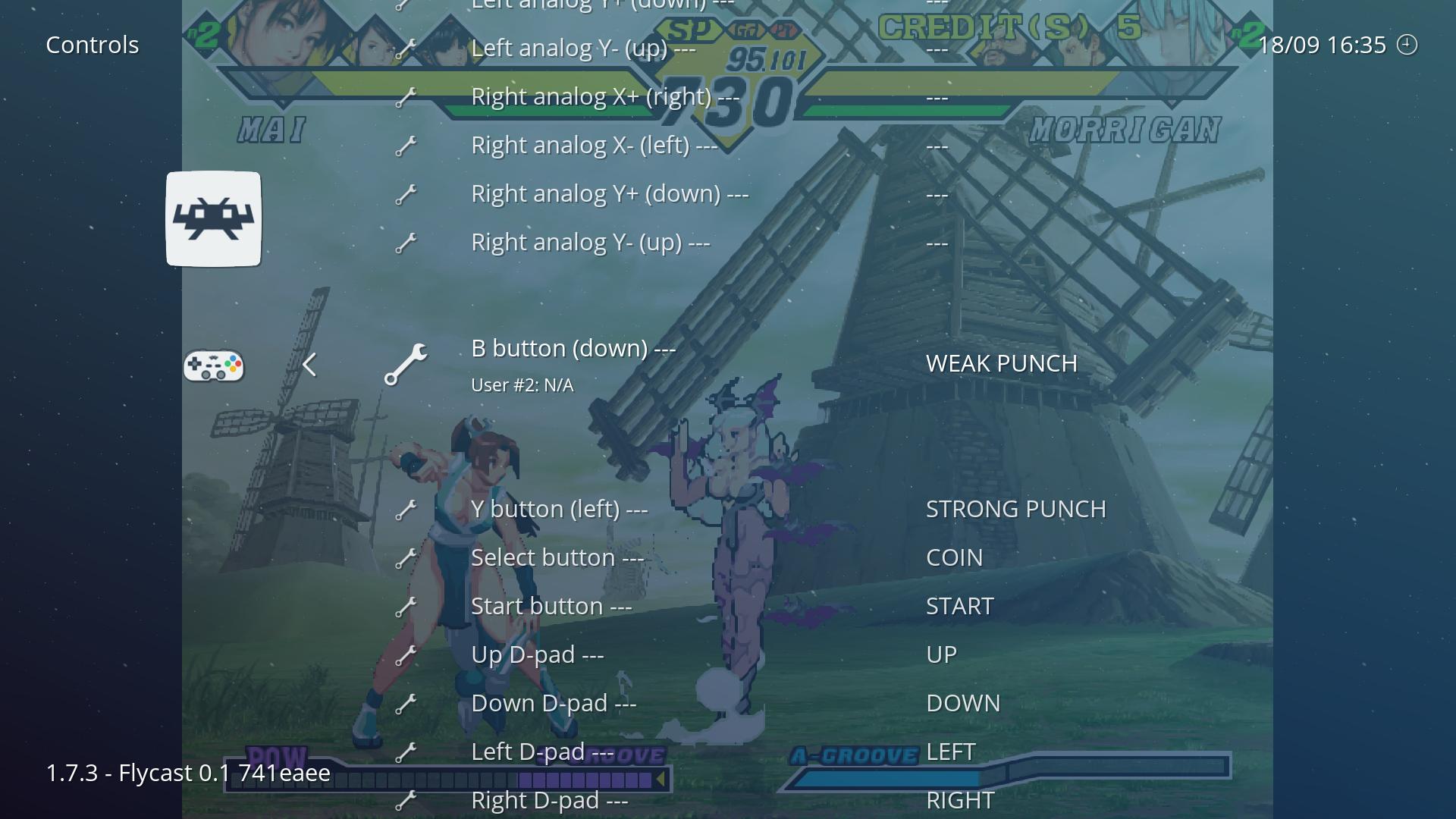The width and height of the screenshot is (1456, 819).
Task: Open the Y button (left) mapping
Action: (x=559, y=510)
